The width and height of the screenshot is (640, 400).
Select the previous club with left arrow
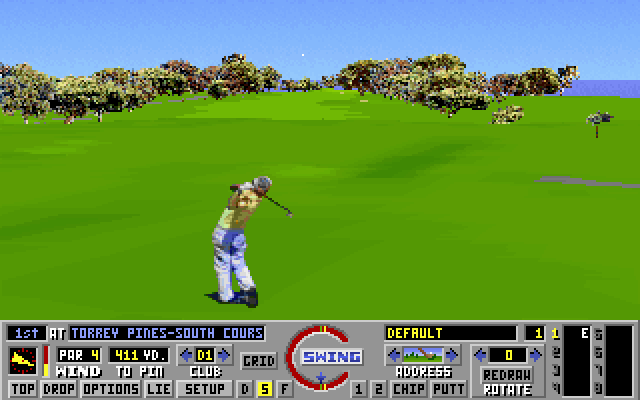pyautogui.click(x=186, y=354)
